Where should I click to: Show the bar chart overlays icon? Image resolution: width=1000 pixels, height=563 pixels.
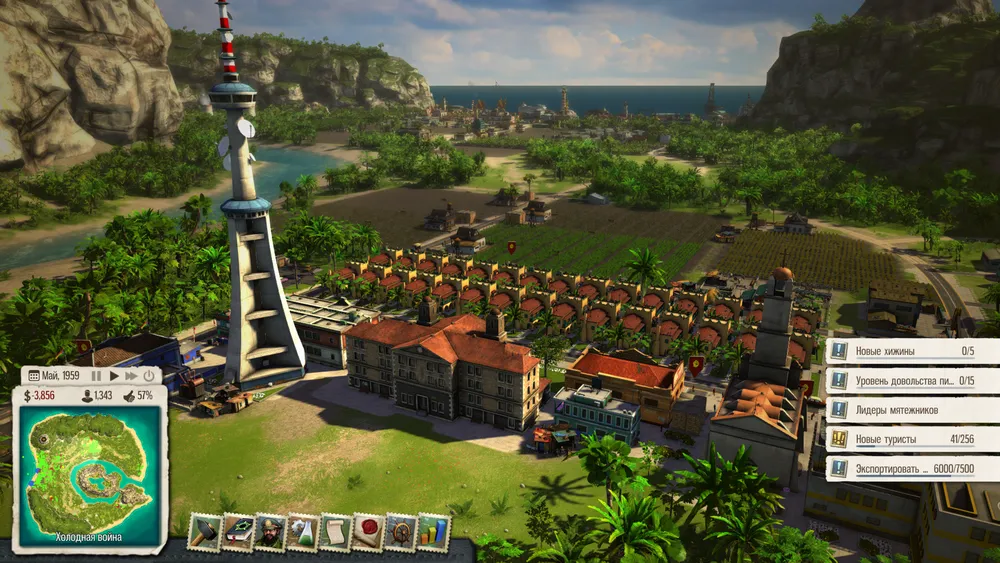(x=434, y=531)
